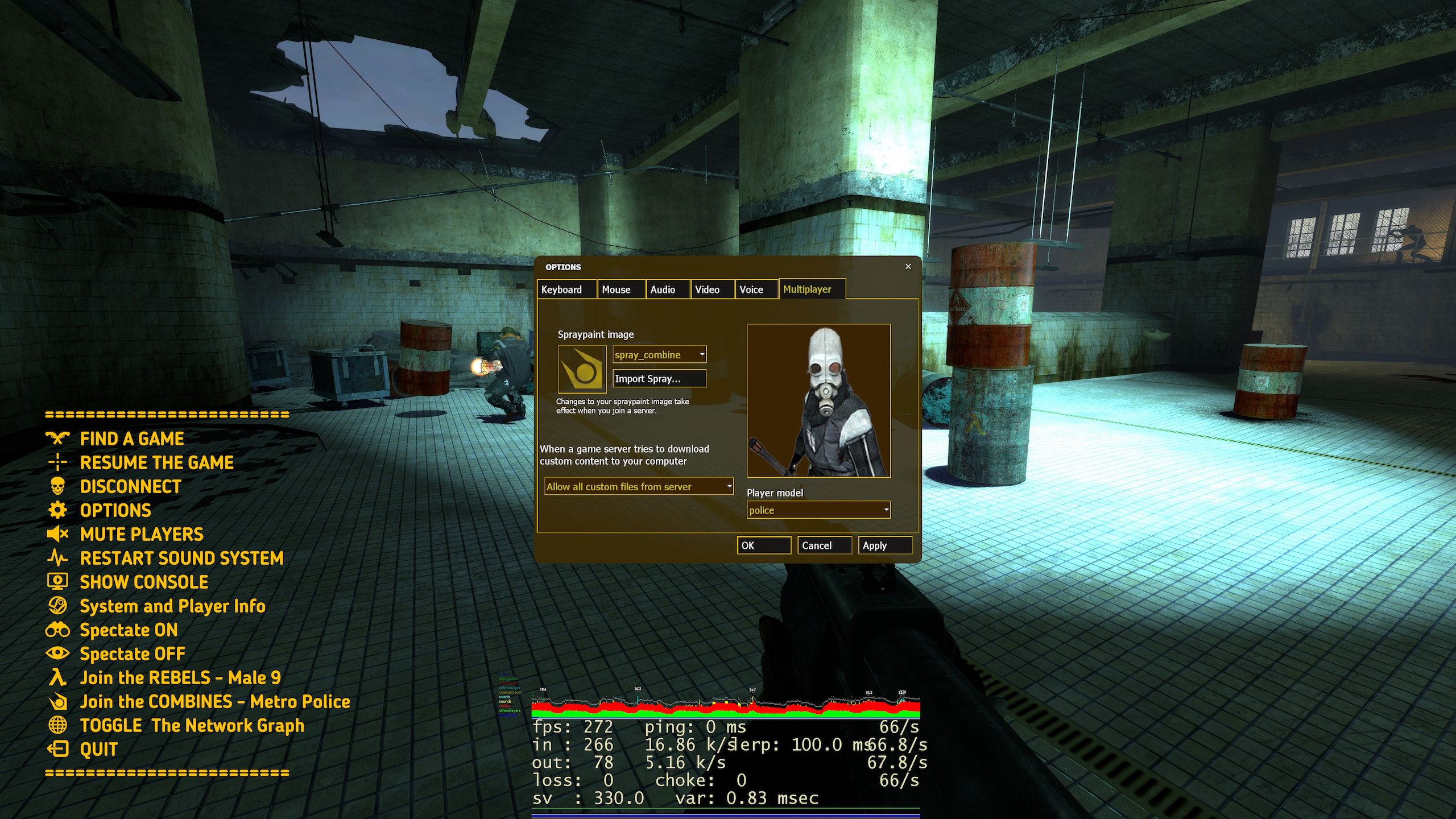The height and width of the screenshot is (819, 1456).
Task: Select the crossbow icon next to FIND A GAME
Action: (x=57, y=439)
